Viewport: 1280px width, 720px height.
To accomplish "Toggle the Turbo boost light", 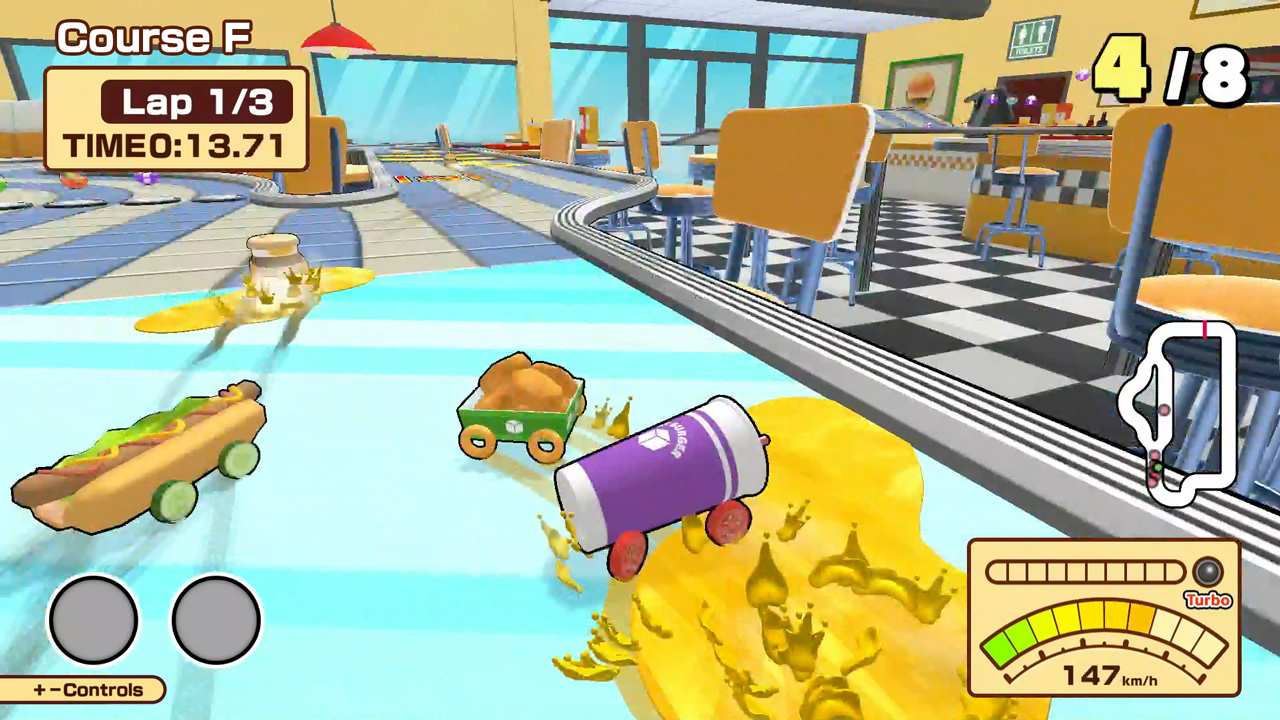I will click(x=1207, y=573).
